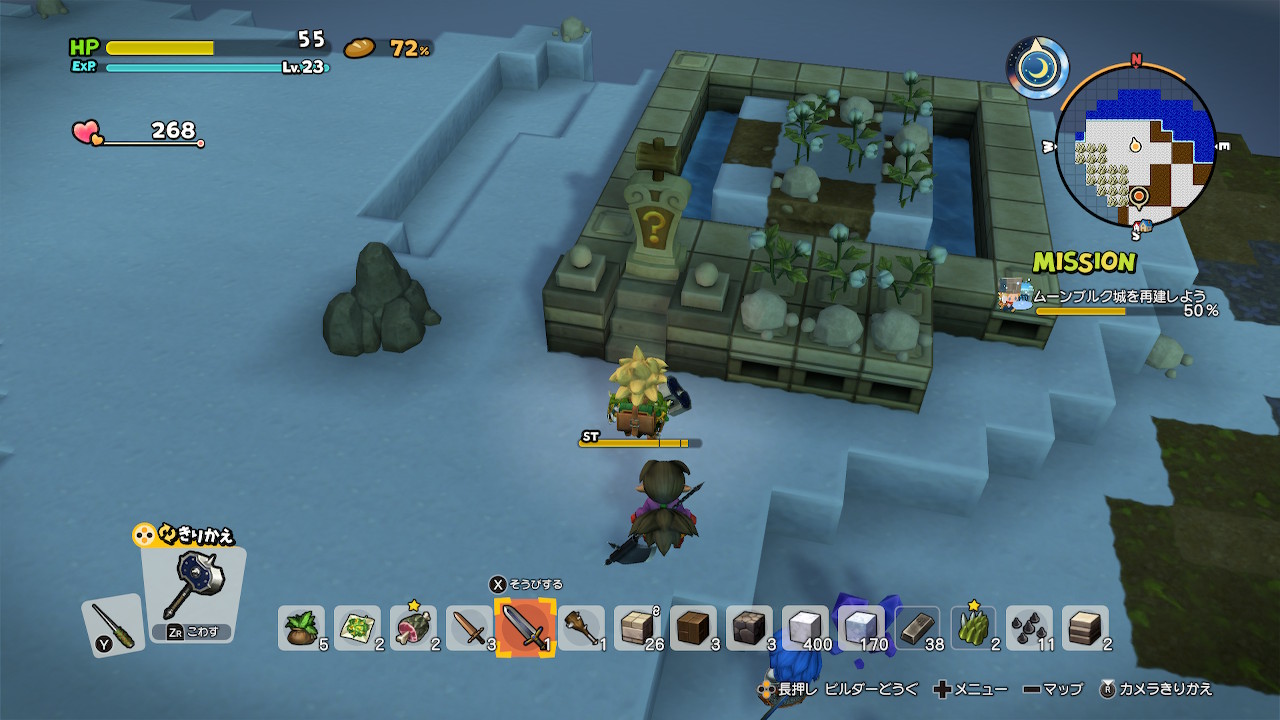1280x720 pixels.
Task: Click the crescent moon time-of-day icon
Action: point(1037,67)
